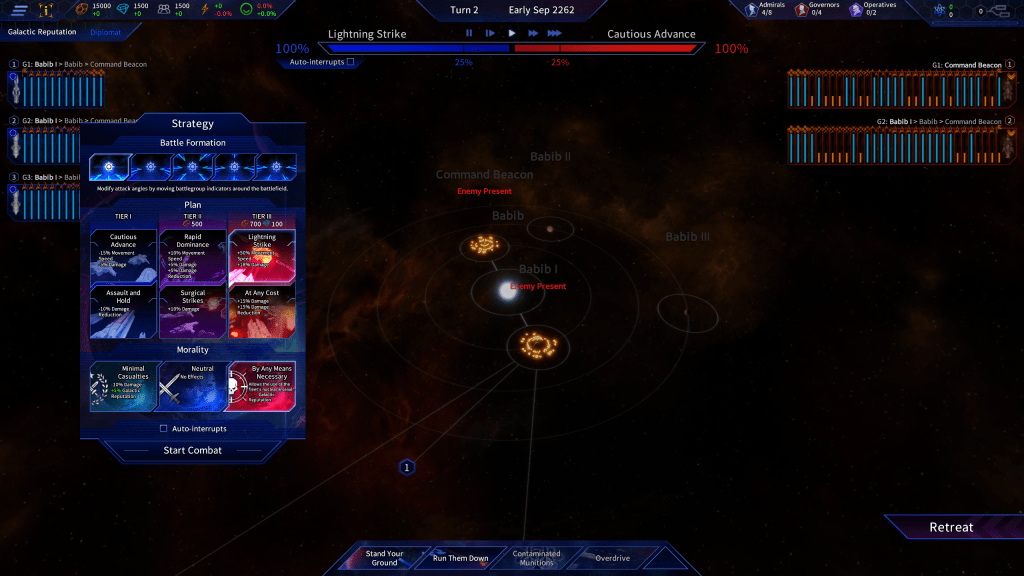Trigger the Overdrive ability
Viewport: 1024px width, 576px height.
pos(612,558)
